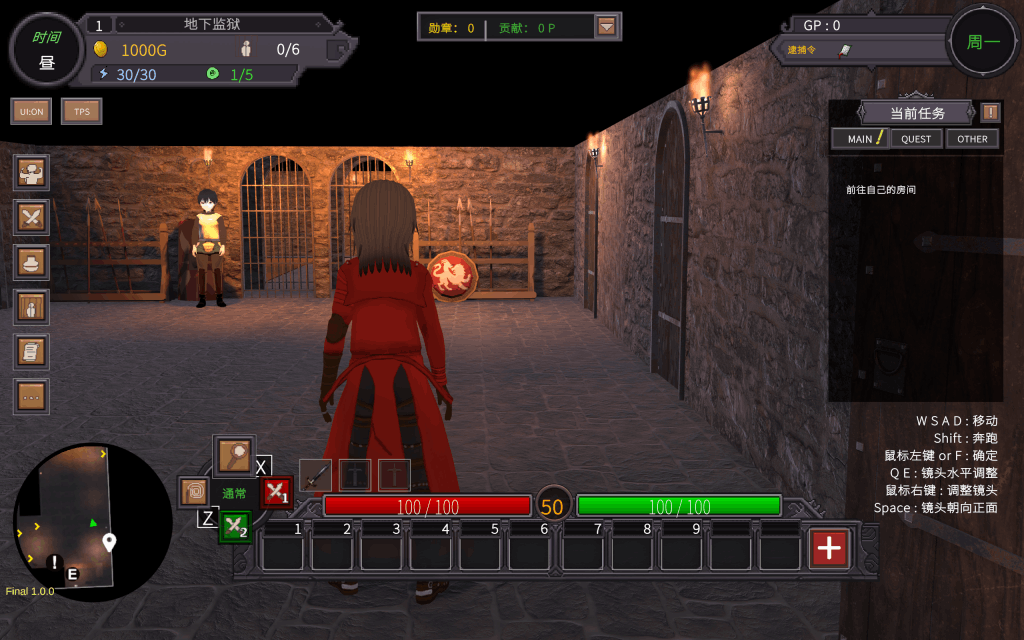The image size is (1024, 640).
Task: Select the magnifying glass inspect action
Action: tap(234, 457)
